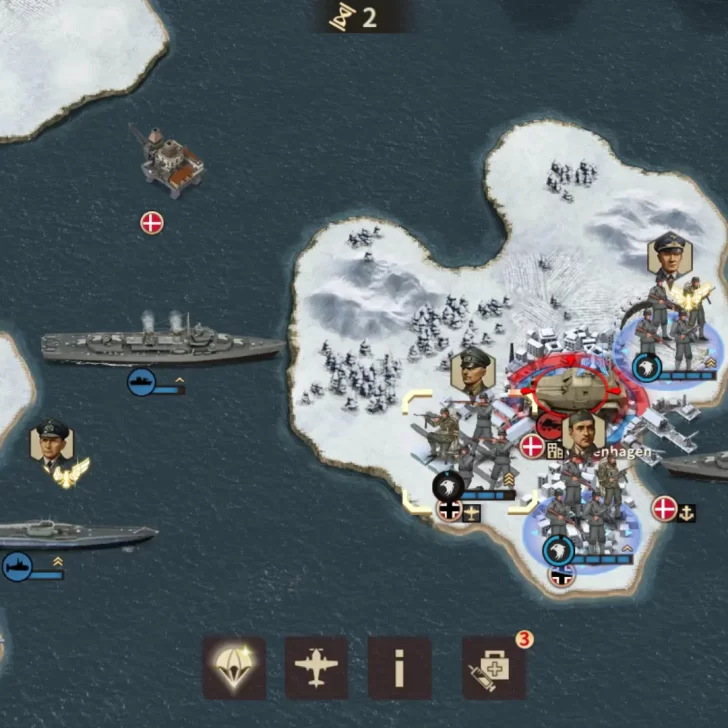Open the paratrooper drop command
This screenshot has height=728, width=728.
pos(234,667)
